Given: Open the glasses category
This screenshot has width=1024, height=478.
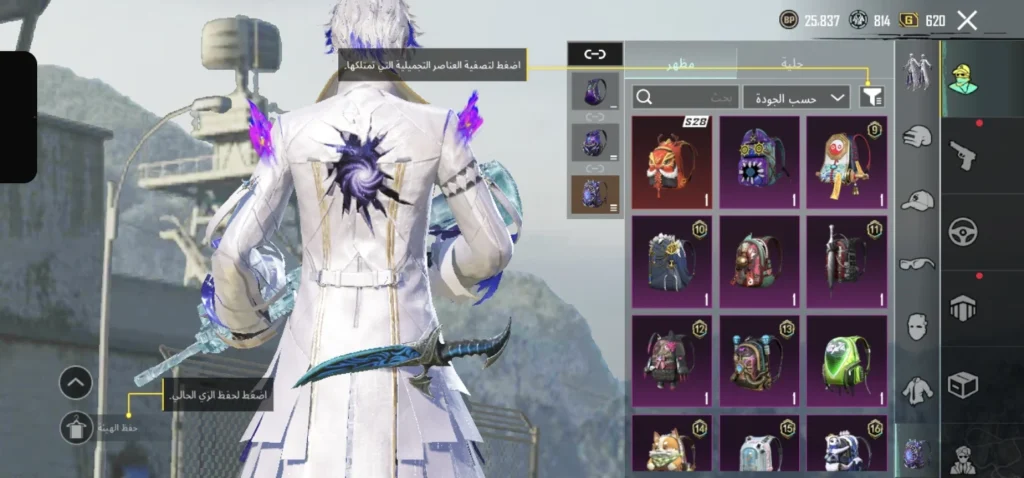Looking at the screenshot, I should click(916, 264).
